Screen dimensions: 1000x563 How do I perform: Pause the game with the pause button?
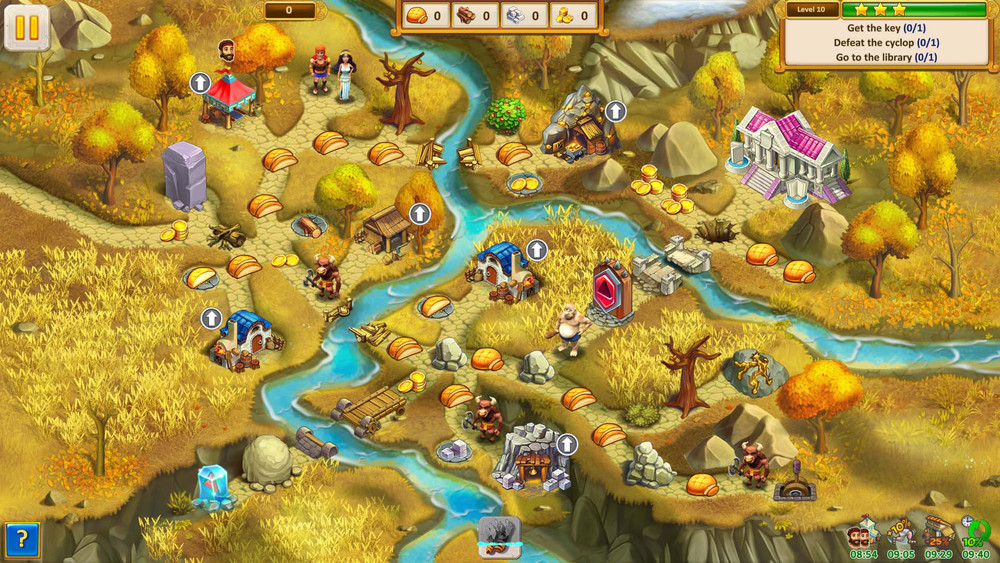(27, 27)
